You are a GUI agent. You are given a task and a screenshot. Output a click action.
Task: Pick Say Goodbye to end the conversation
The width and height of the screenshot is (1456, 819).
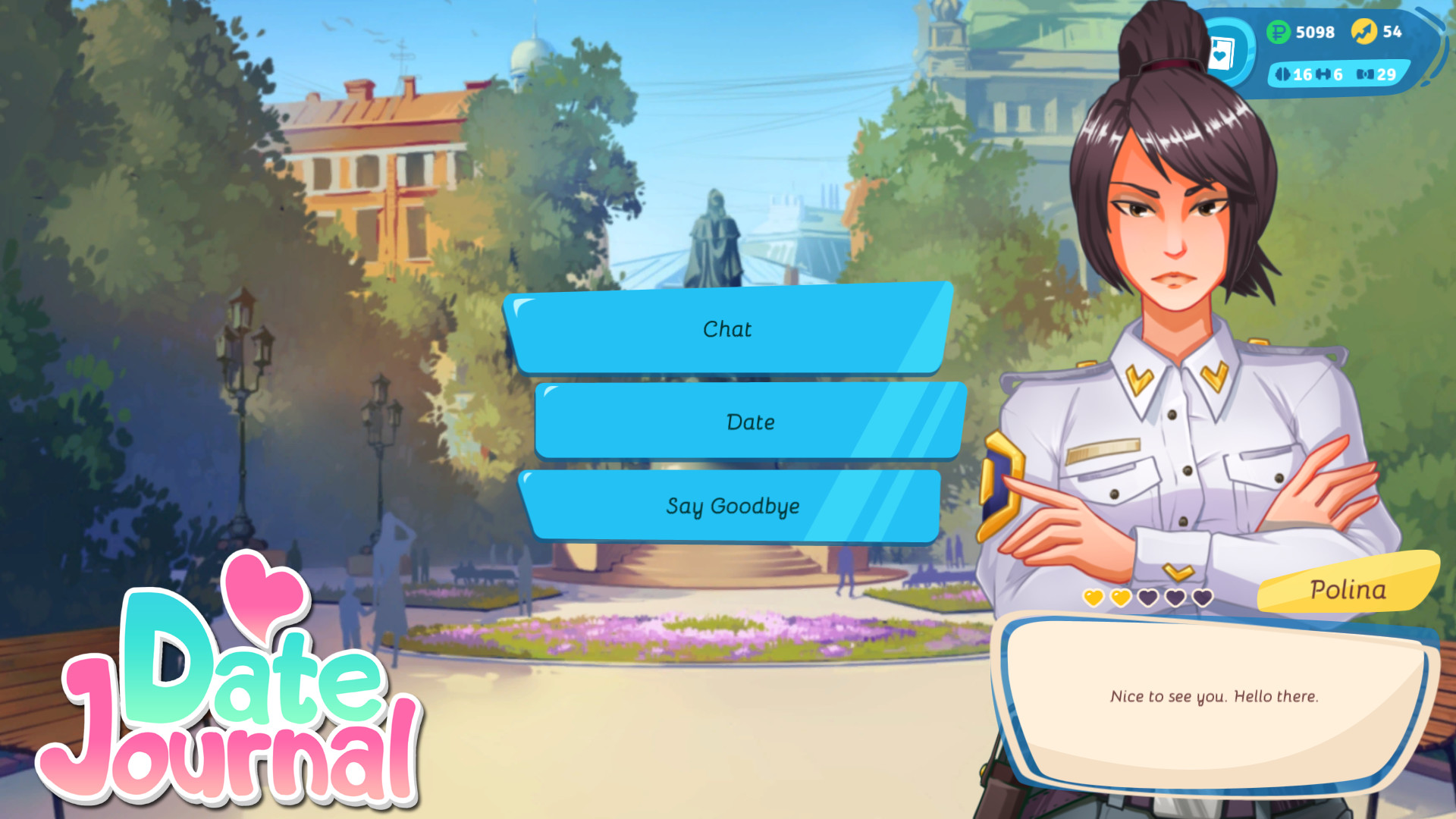[x=732, y=507]
